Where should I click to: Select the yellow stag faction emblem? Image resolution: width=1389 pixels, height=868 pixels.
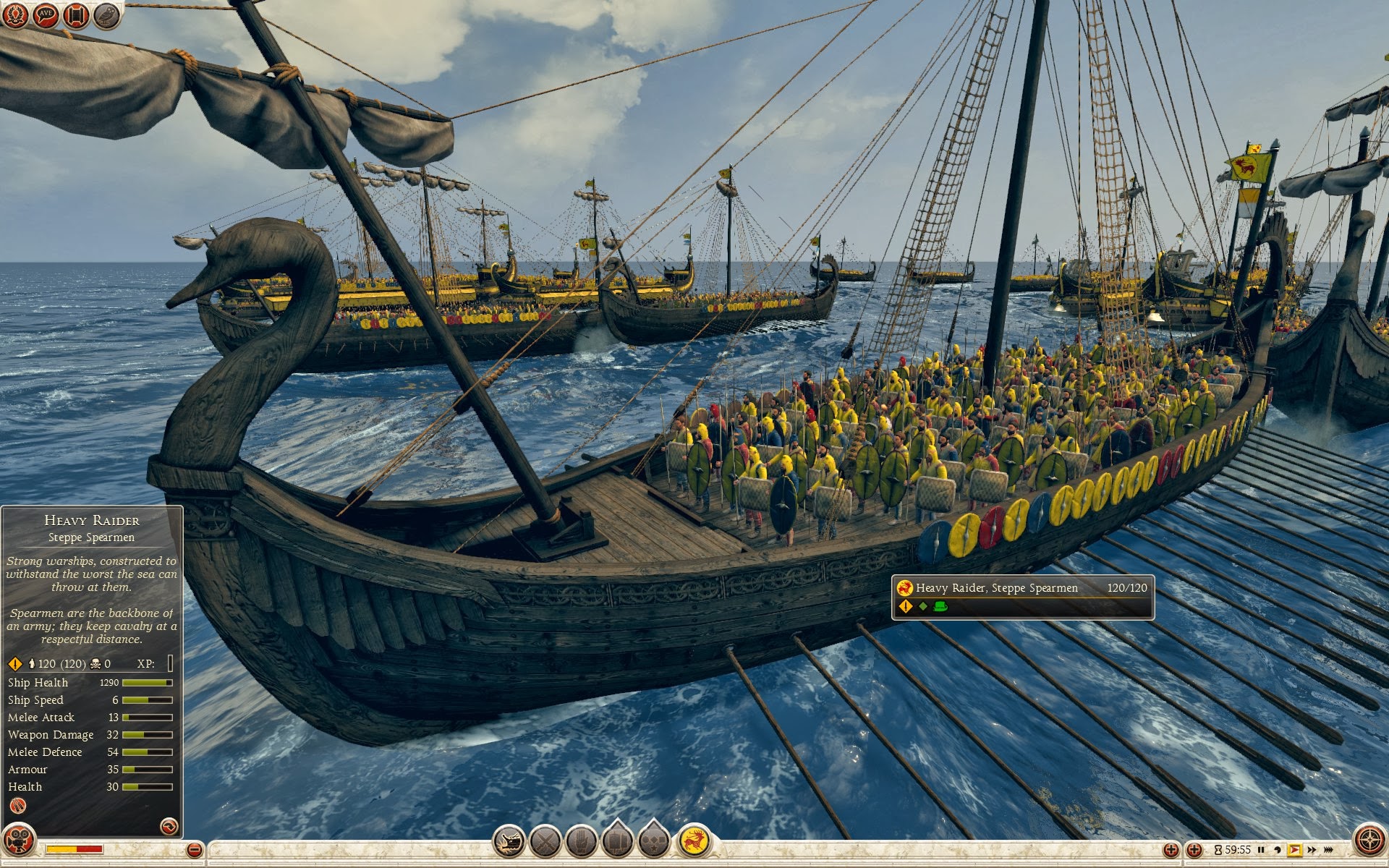[694, 841]
